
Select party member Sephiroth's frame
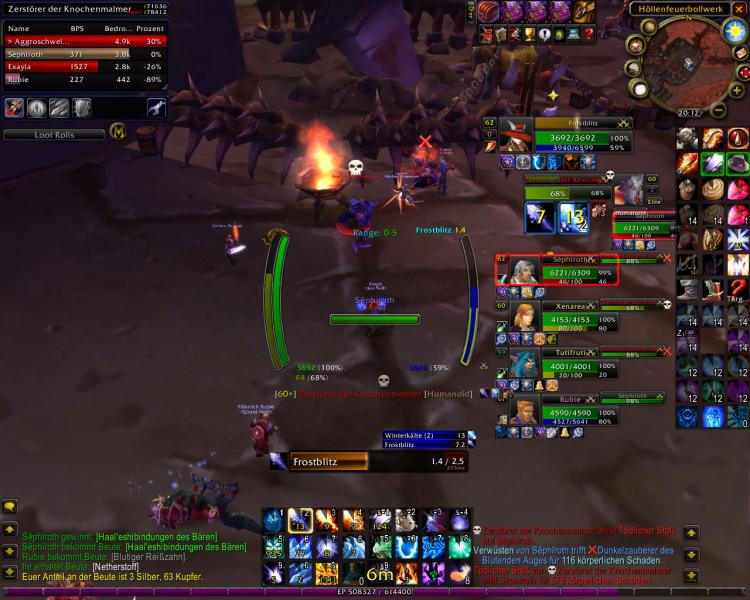(x=560, y=270)
